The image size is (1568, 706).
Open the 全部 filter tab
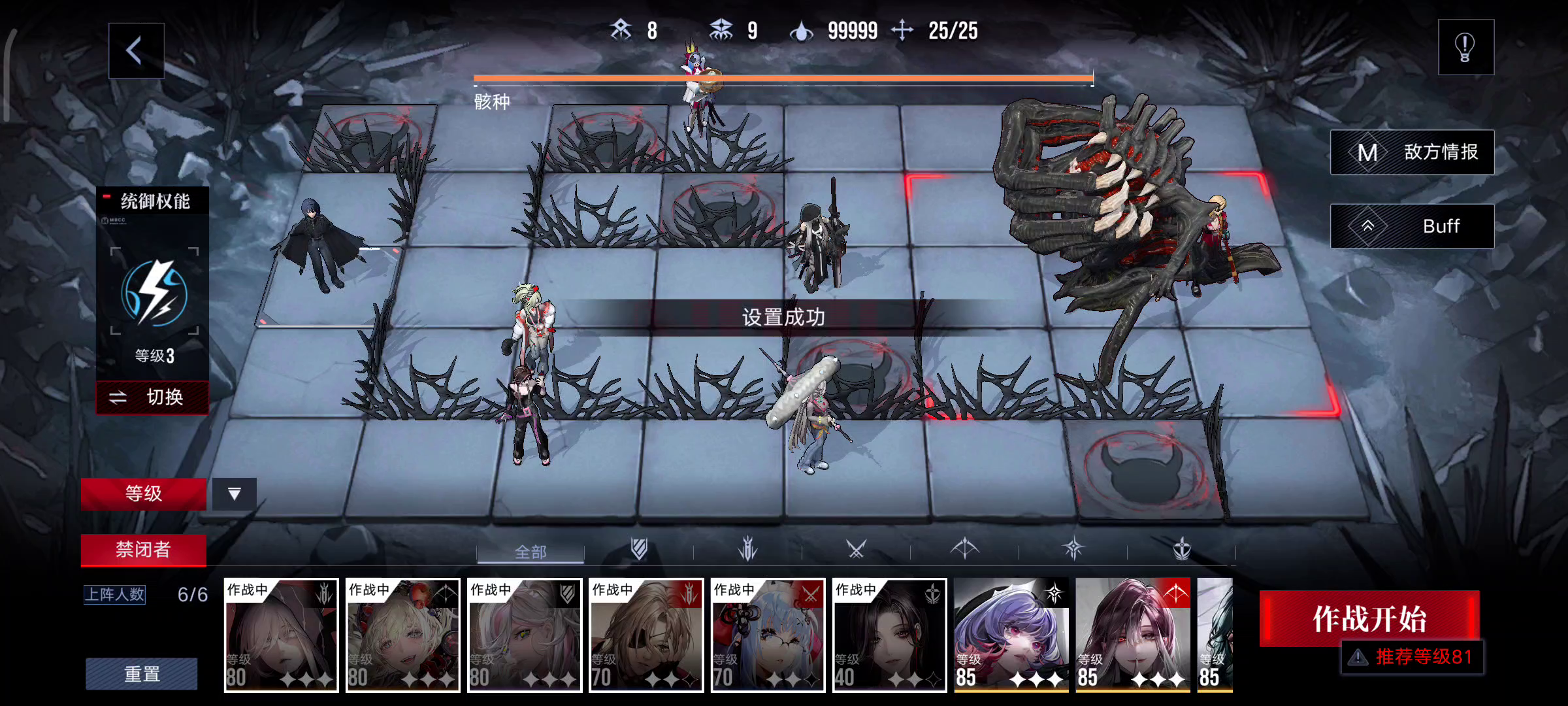click(x=529, y=552)
